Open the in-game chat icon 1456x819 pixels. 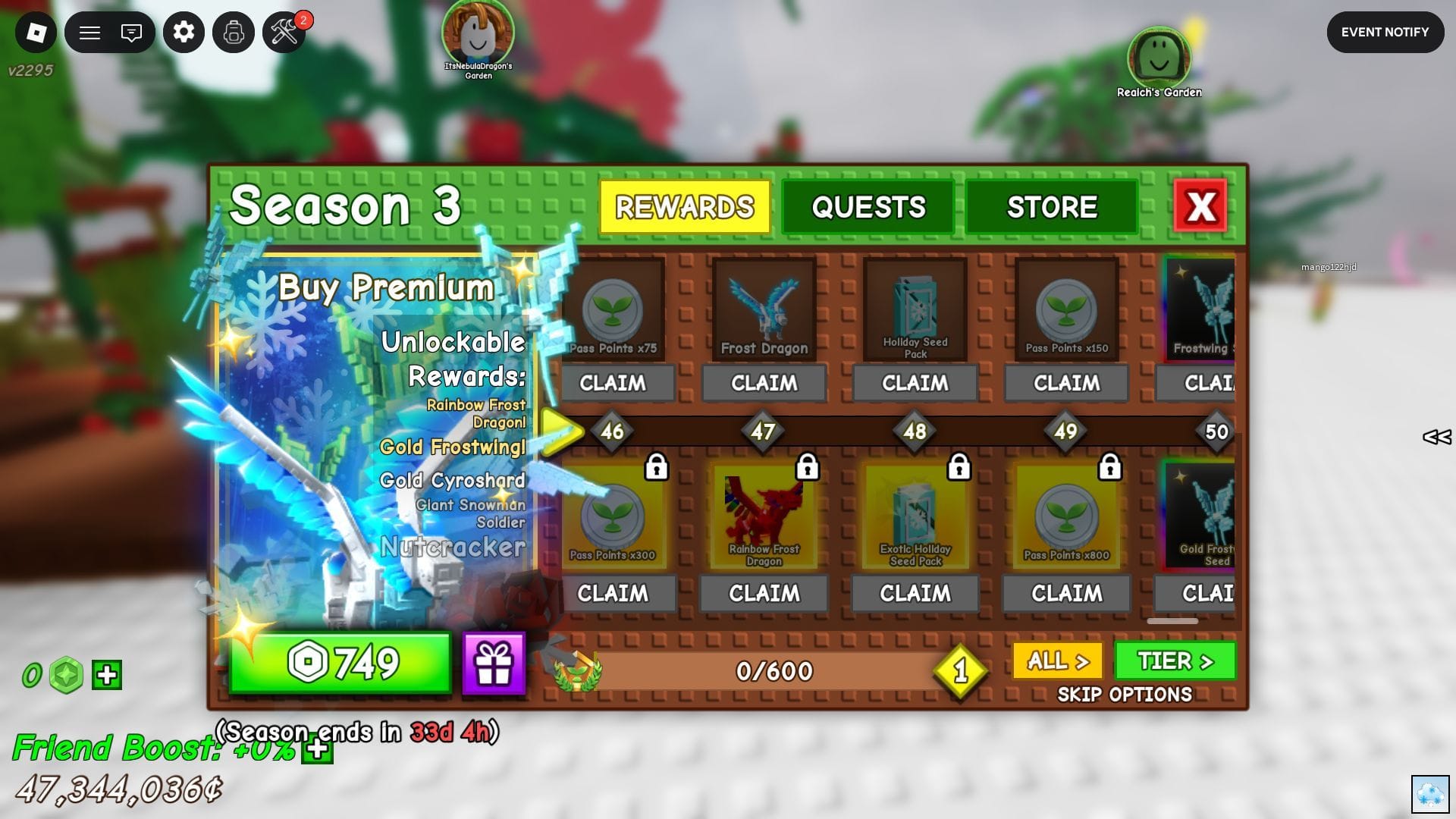point(132,33)
